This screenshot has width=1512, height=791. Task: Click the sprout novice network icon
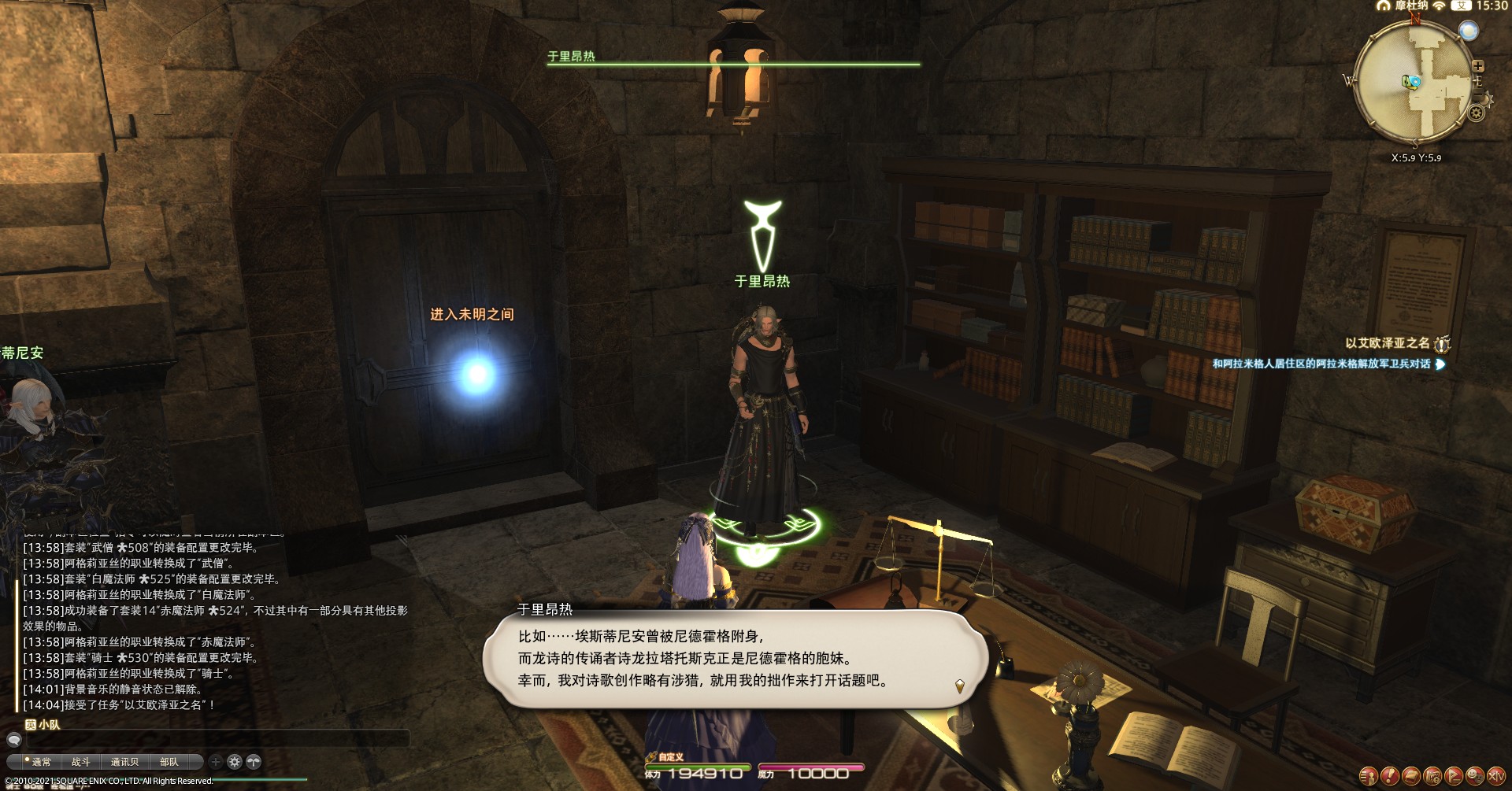254,762
